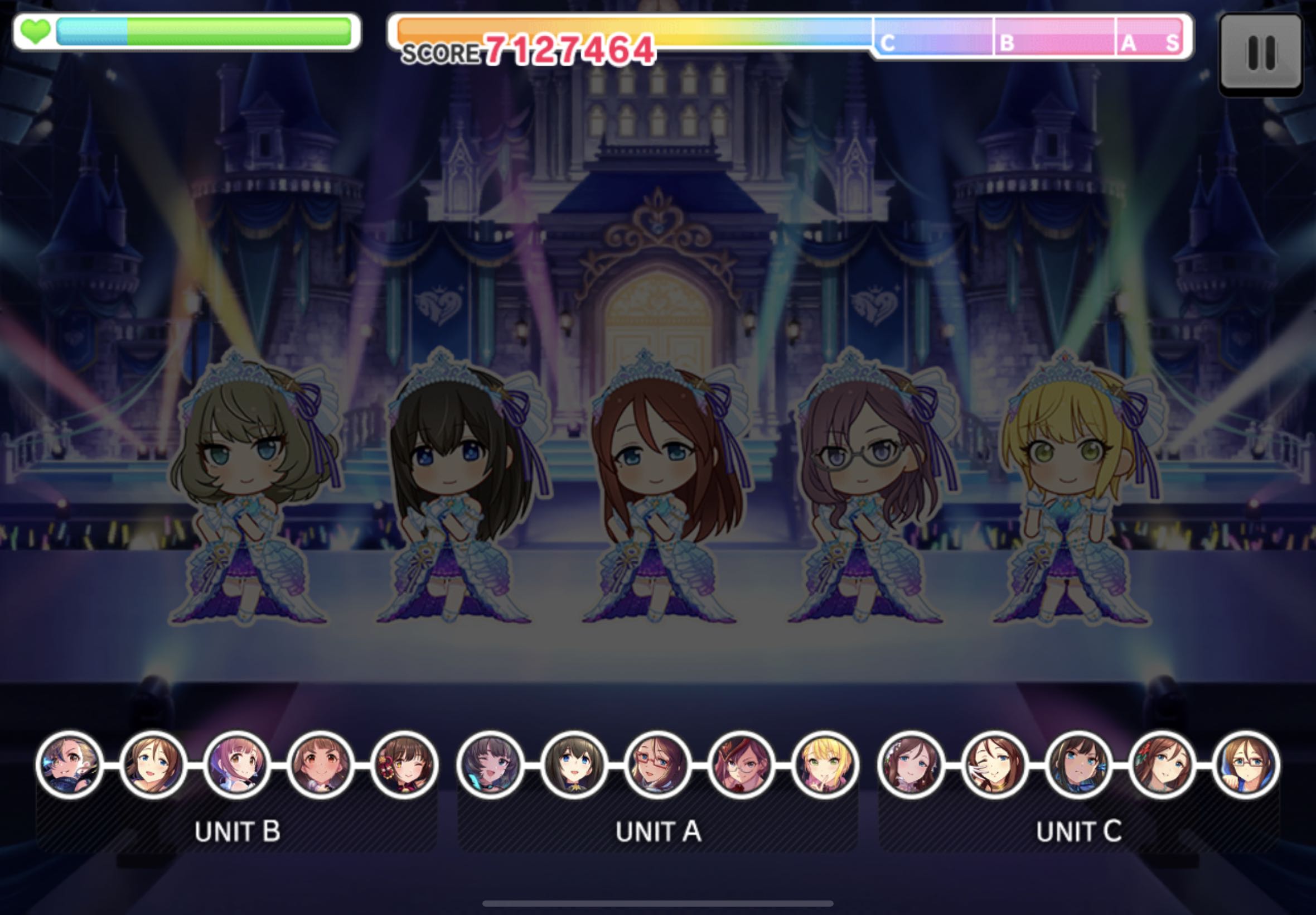The width and height of the screenshot is (1316, 915).
Task: Tap the winking idol with red hair ornament
Action: (404, 765)
